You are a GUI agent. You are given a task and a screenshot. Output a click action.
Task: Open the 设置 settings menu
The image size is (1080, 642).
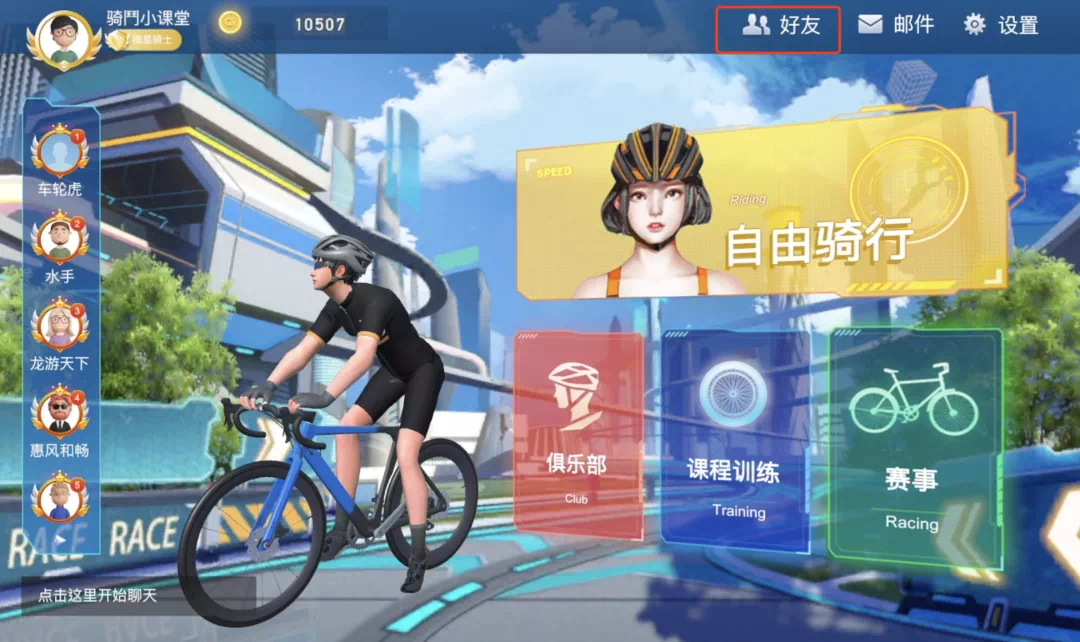click(1000, 25)
